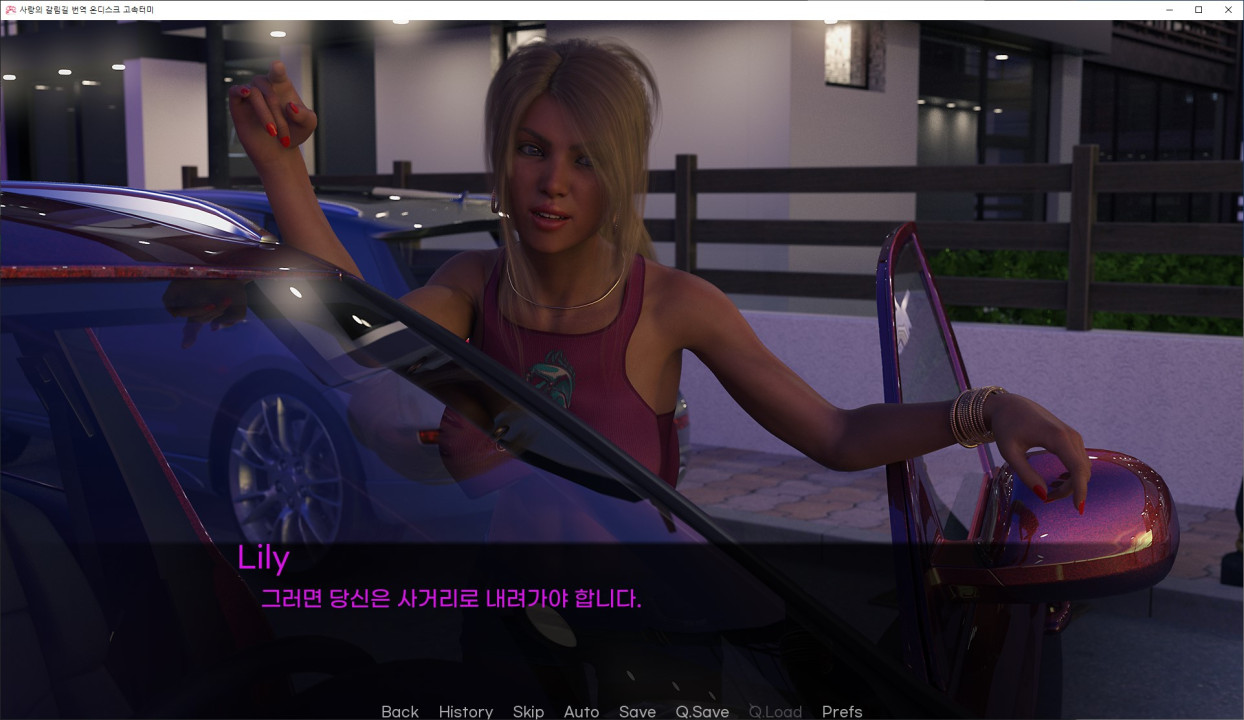Toggle Auto dialogue advance
The image size is (1244, 720).
tap(581, 711)
